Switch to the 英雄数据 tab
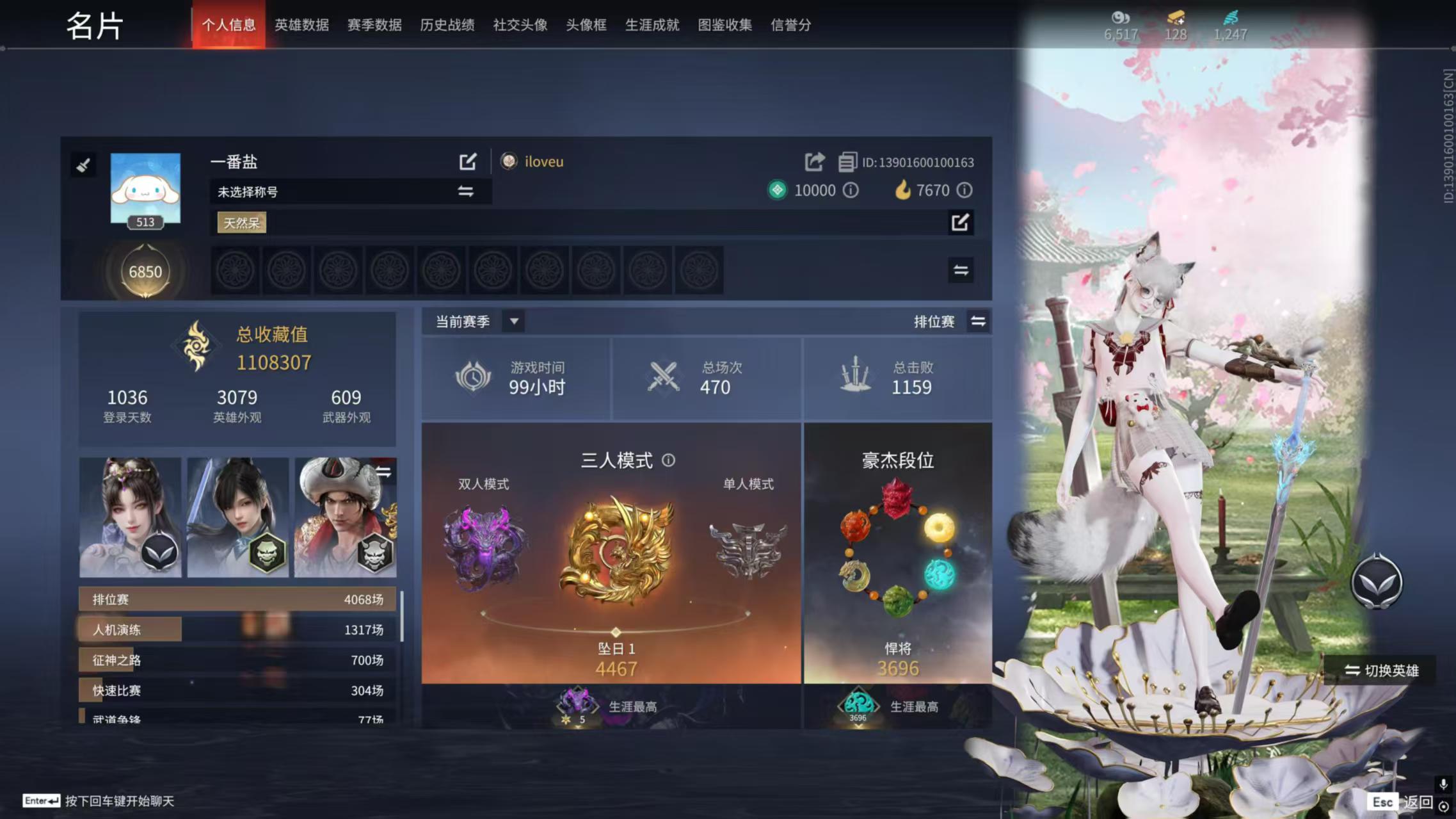The width and height of the screenshot is (1456, 819). pyautogui.click(x=301, y=25)
